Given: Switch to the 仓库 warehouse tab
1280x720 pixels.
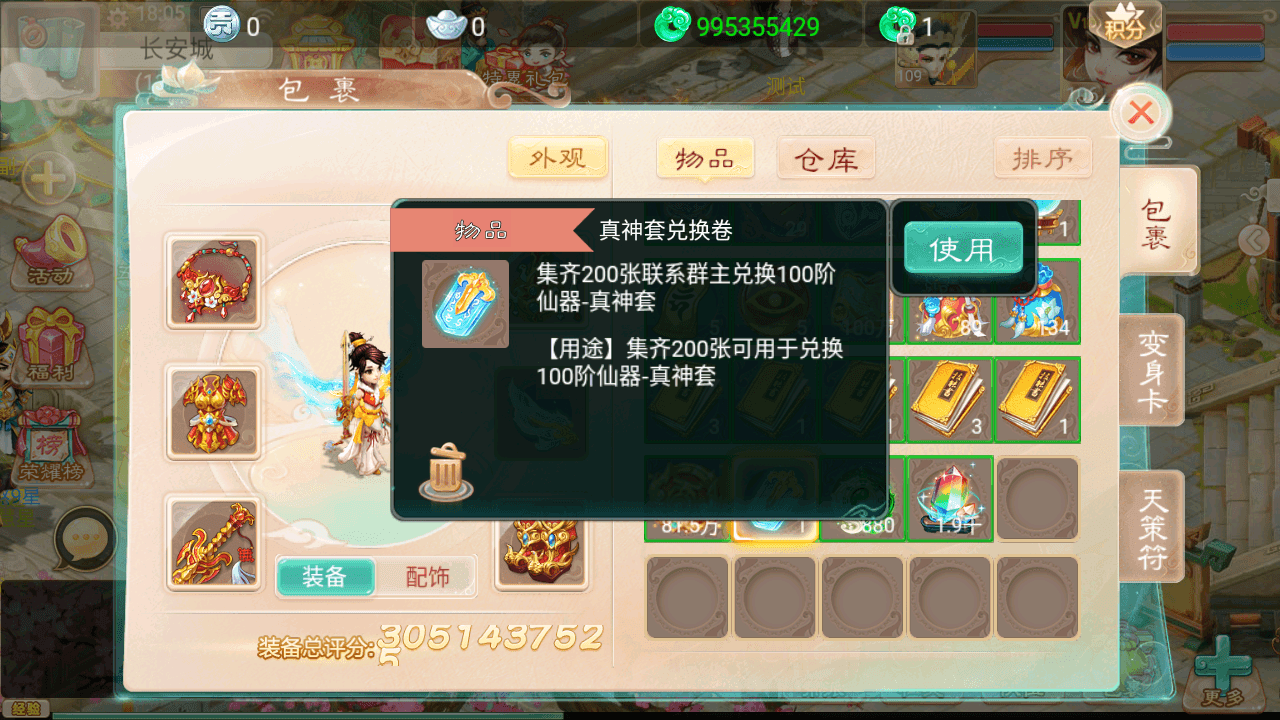Looking at the screenshot, I should (x=825, y=158).
